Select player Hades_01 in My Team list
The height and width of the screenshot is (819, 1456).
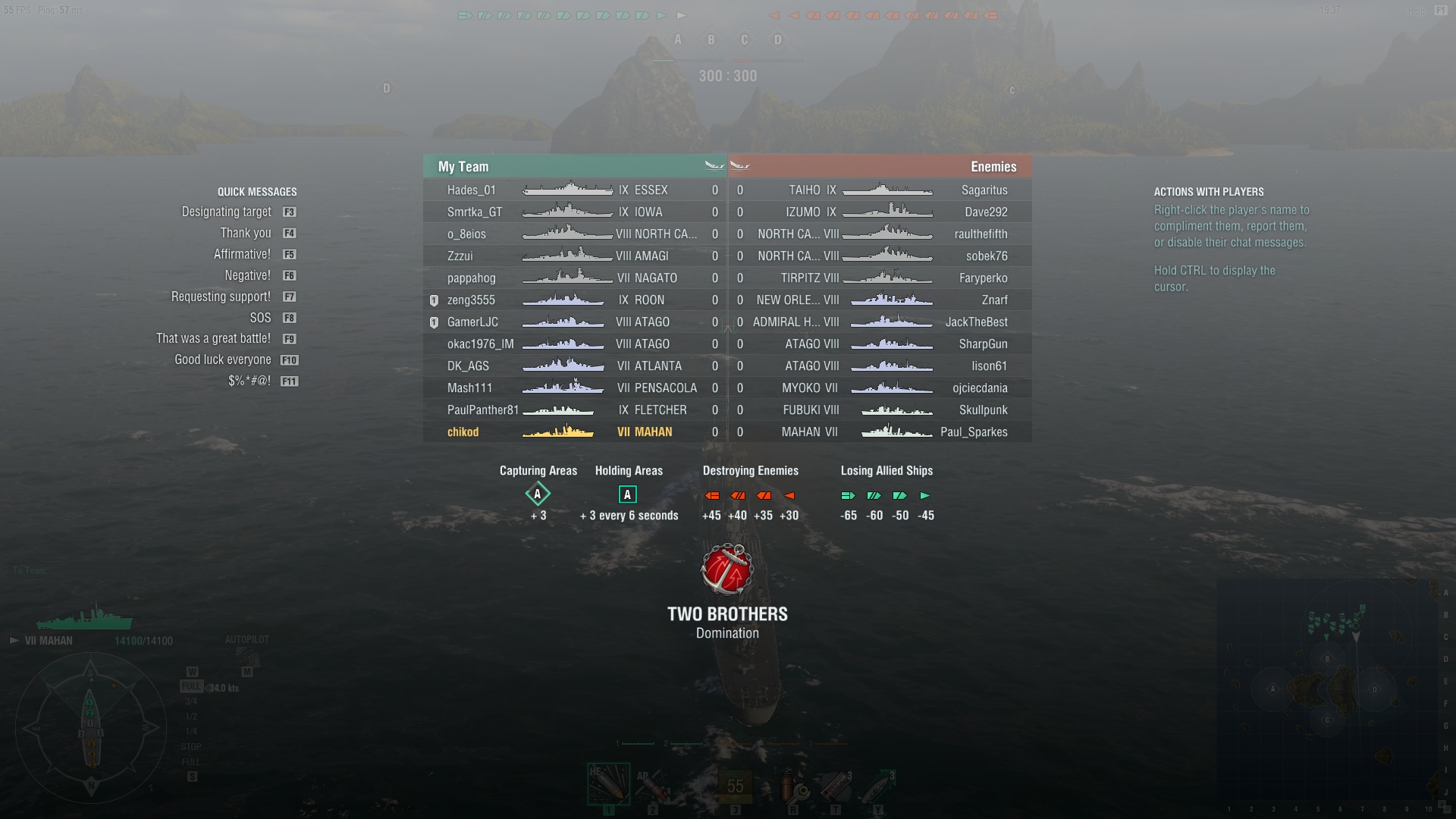tap(471, 190)
